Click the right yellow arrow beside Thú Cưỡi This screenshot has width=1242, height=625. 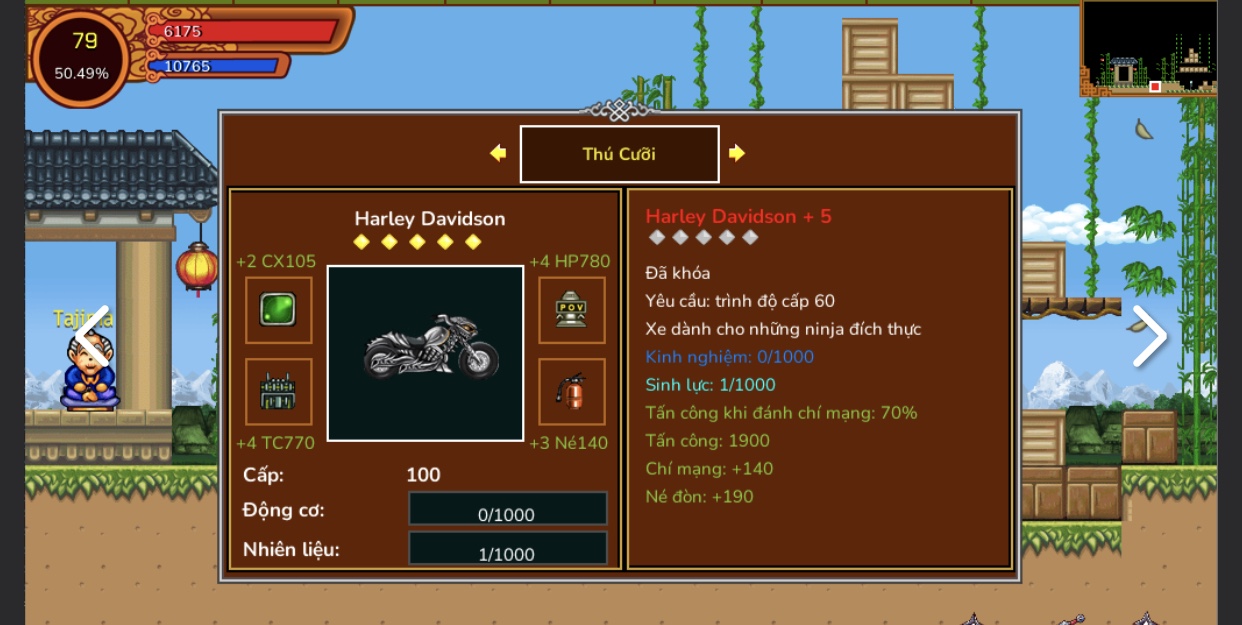737,153
